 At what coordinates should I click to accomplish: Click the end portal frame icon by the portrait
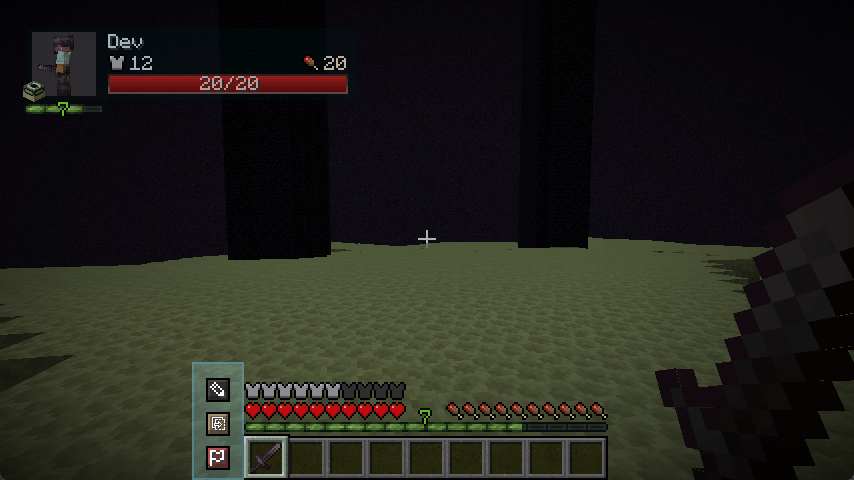34,92
